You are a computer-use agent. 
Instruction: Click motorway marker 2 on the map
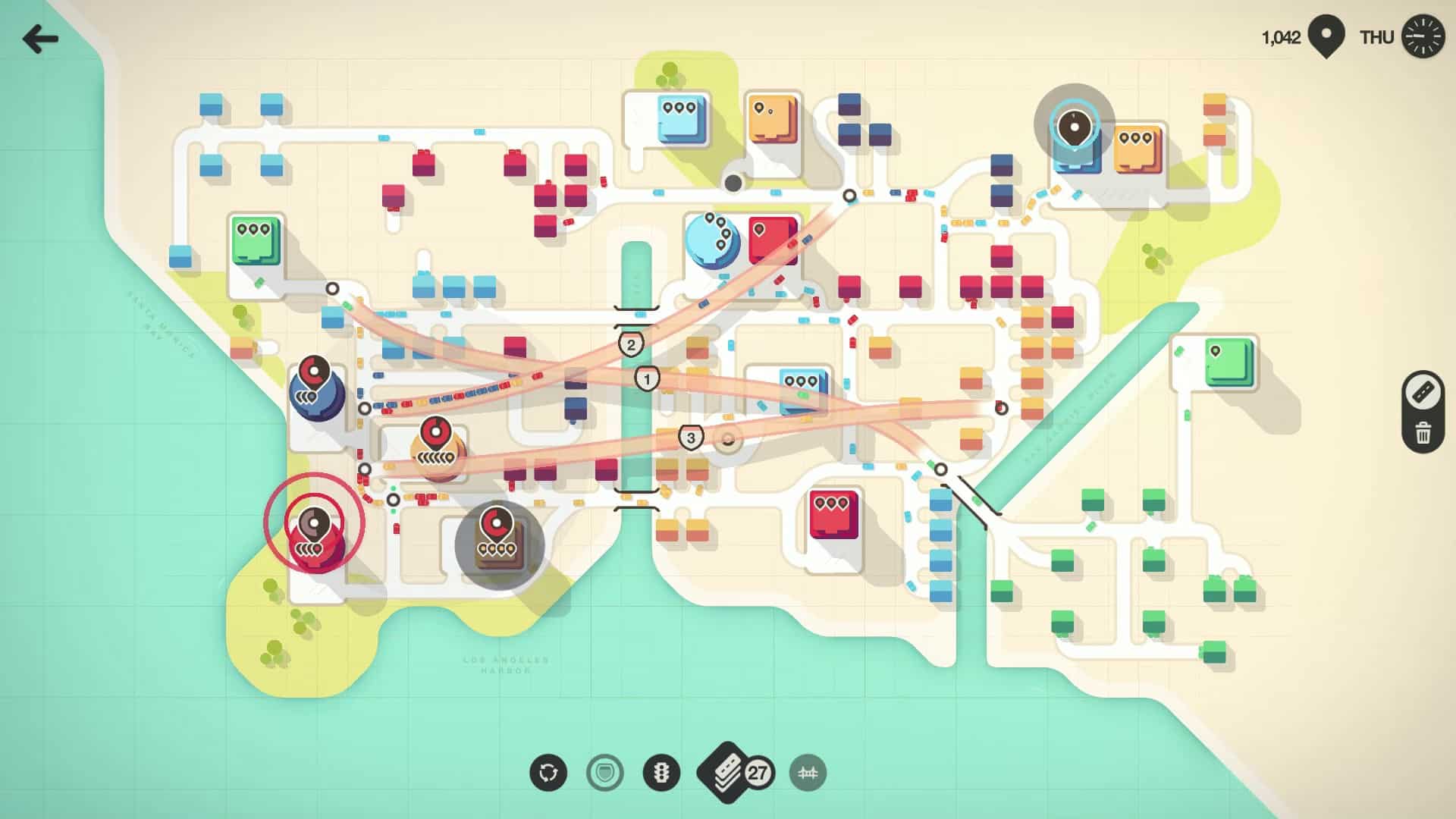tap(629, 344)
